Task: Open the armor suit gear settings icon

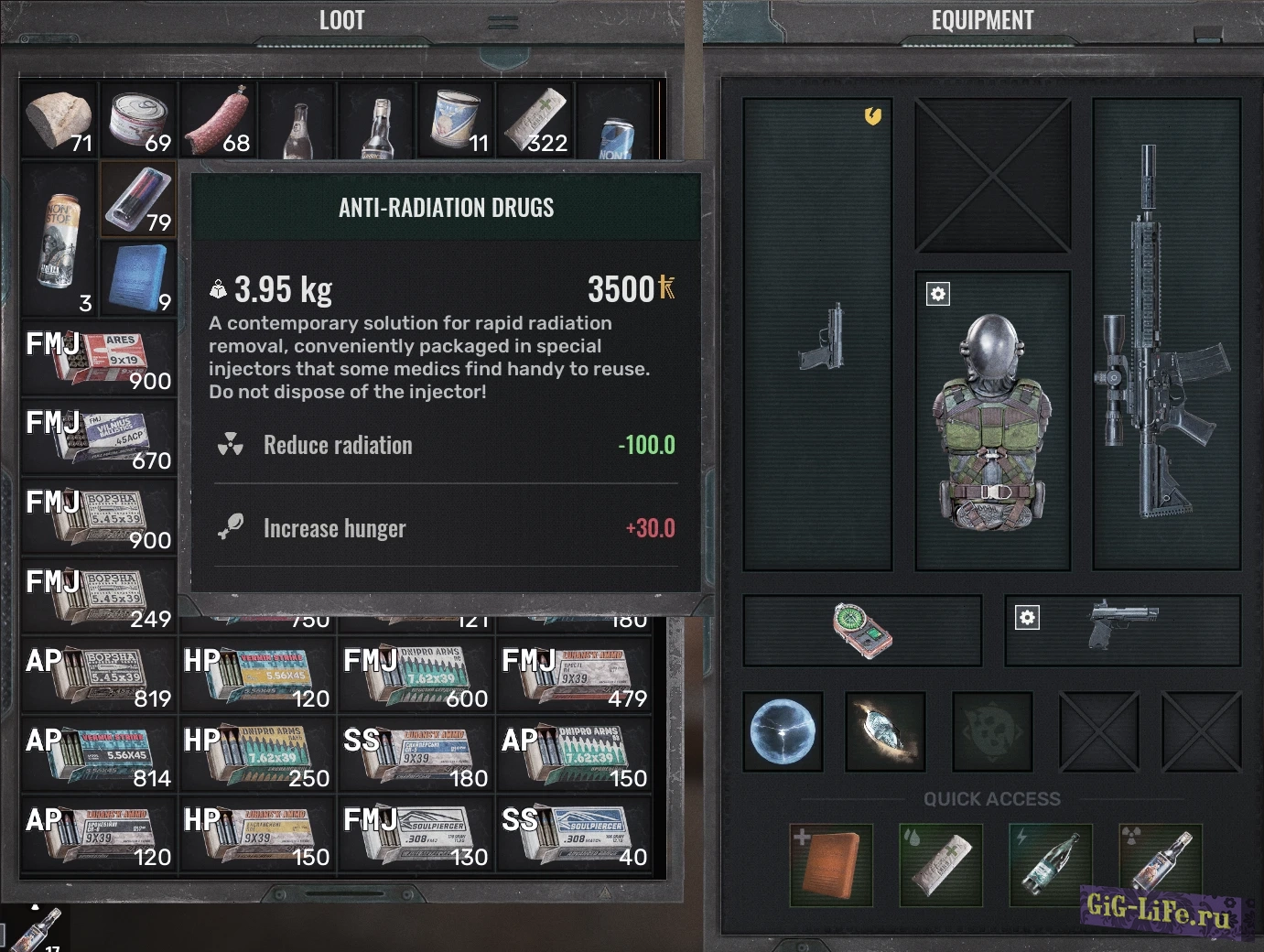Action: click(938, 294)
